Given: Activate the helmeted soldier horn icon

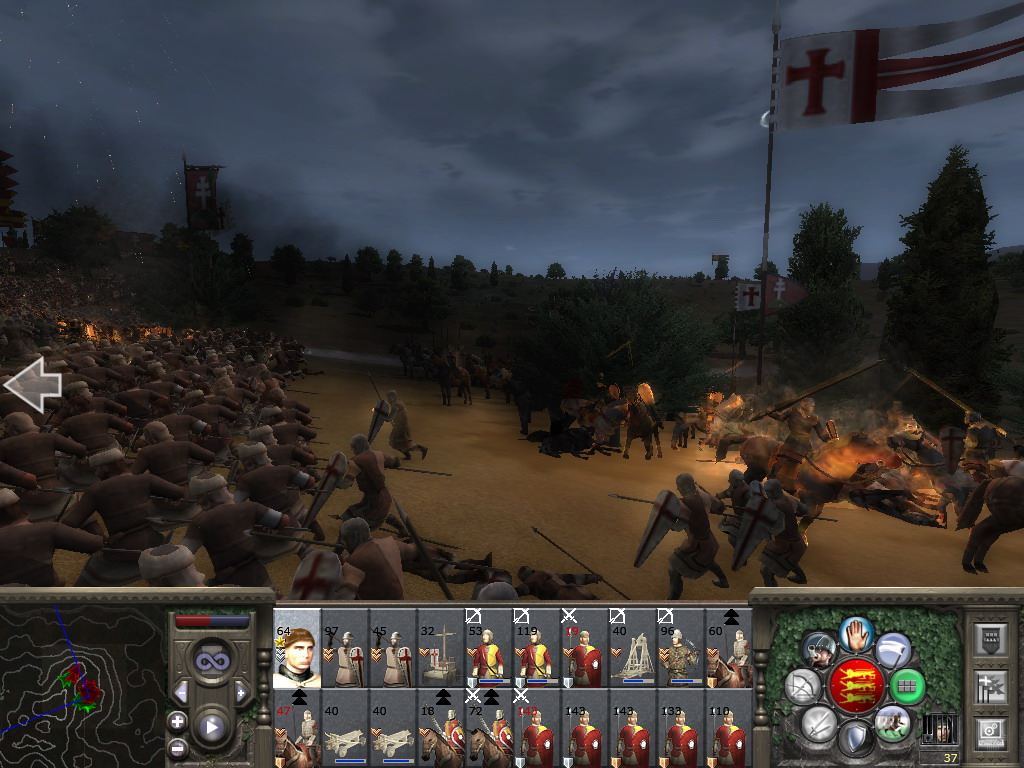Looking at the screenshot, I should pos(819,651).
